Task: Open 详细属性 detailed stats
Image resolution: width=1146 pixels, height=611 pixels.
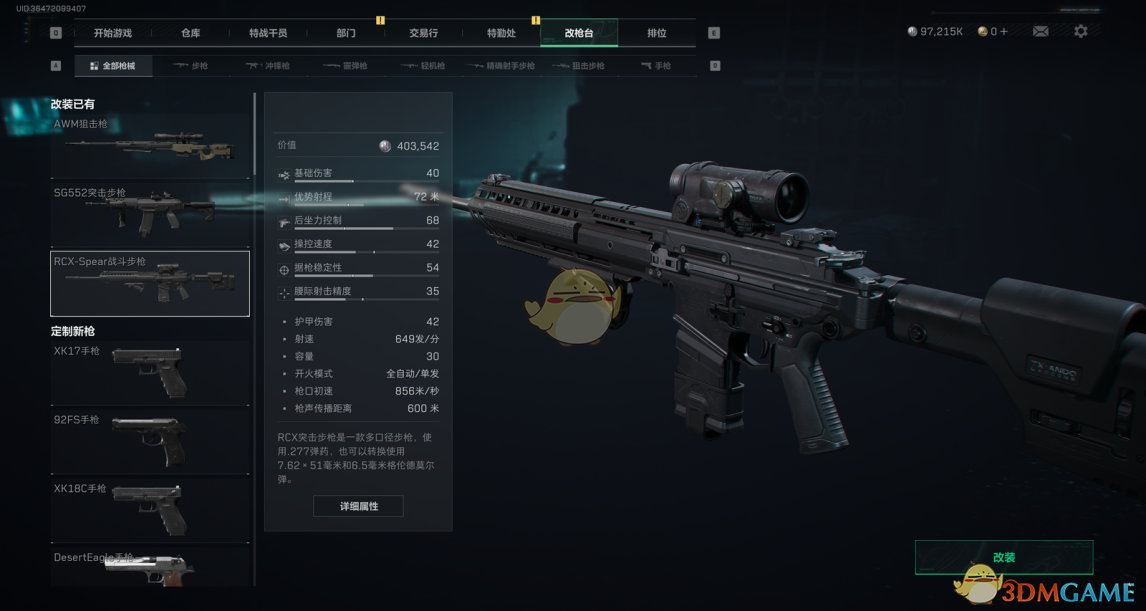Action: coord(358,506)
